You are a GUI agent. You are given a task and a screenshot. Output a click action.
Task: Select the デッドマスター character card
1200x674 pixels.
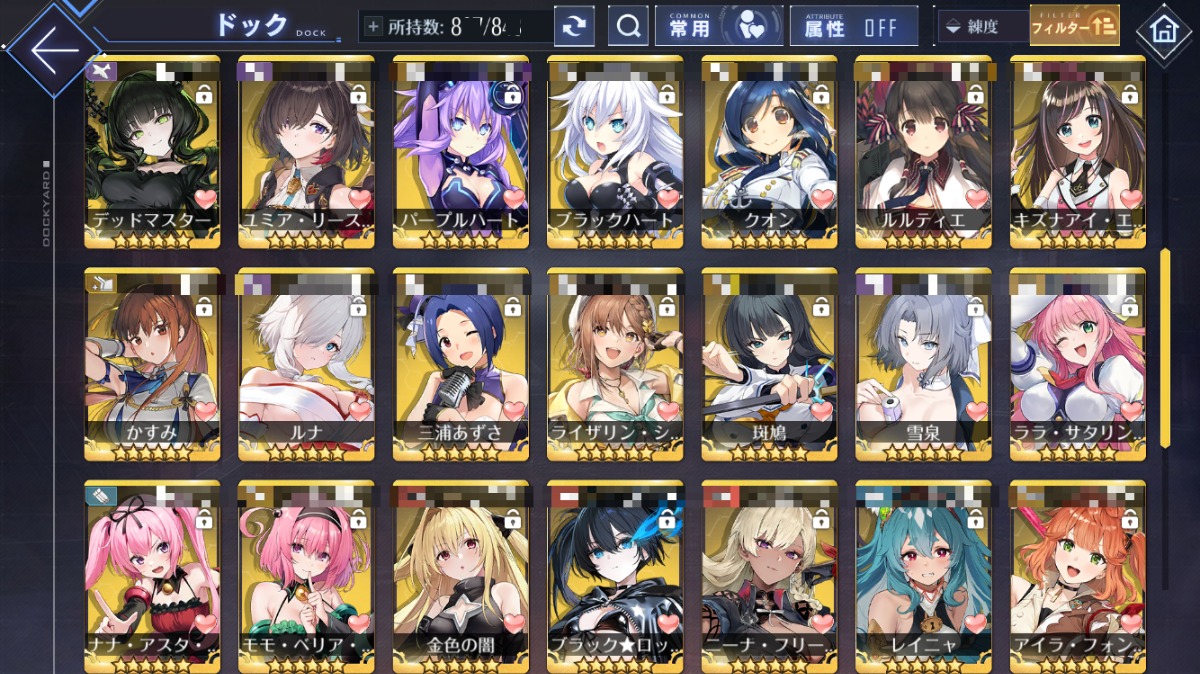click(x=152, y=150)
